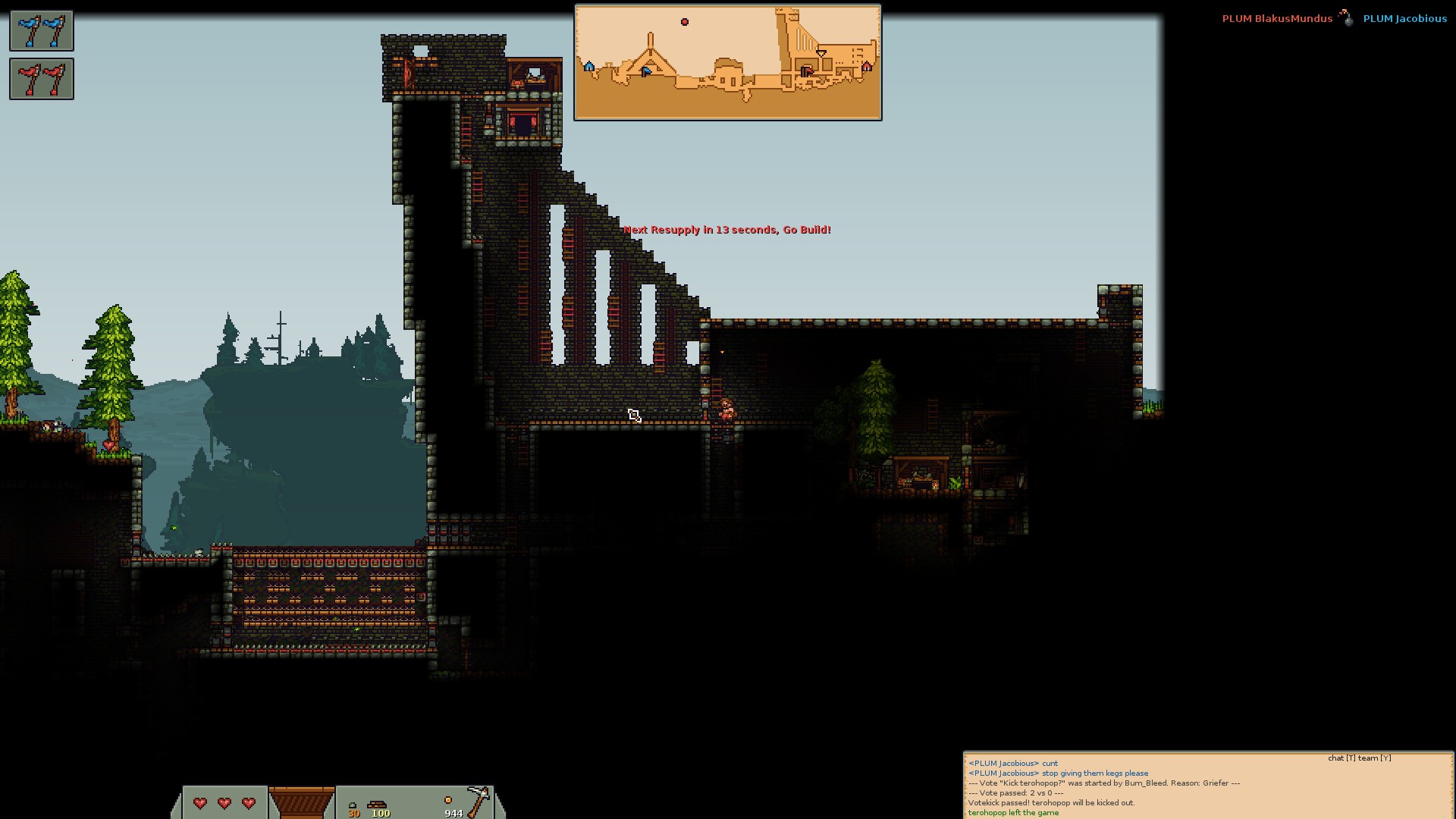Open the woven basket inventory slot
Viewport: 1456px width, 819px height.
[x=301, y=802]
